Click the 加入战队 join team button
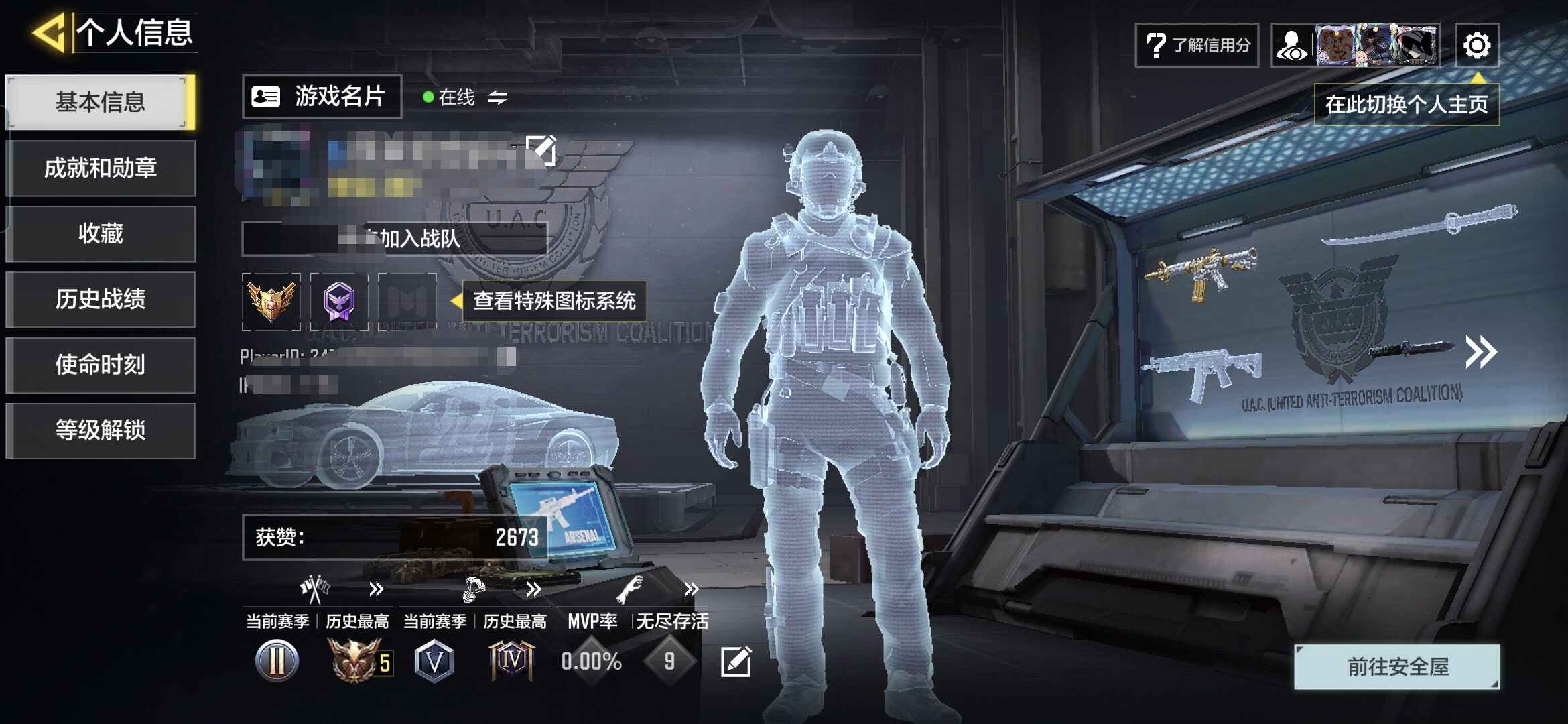 point(395,239)
